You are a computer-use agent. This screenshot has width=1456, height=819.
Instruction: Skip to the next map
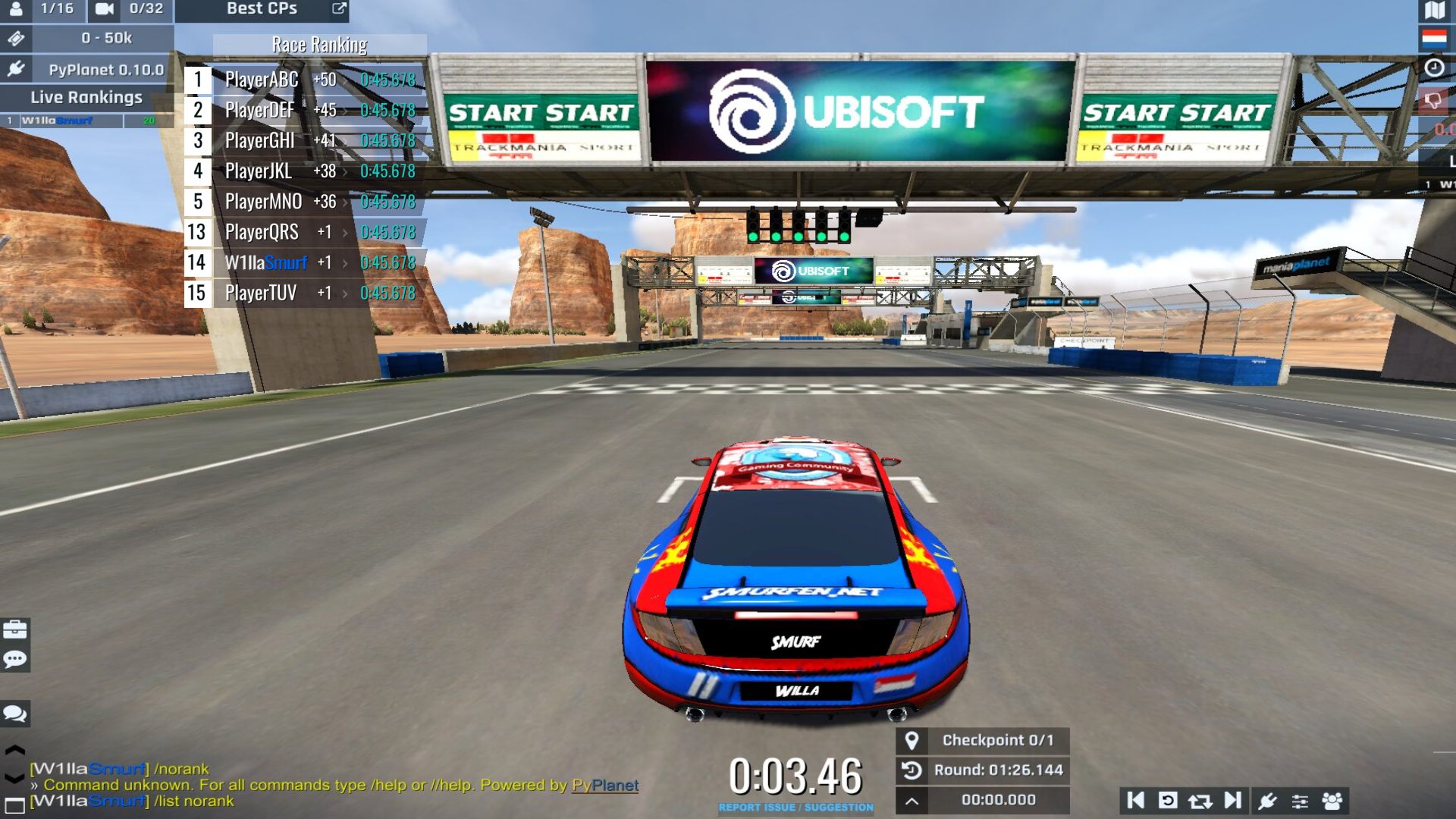click(x=1232, y=801)
